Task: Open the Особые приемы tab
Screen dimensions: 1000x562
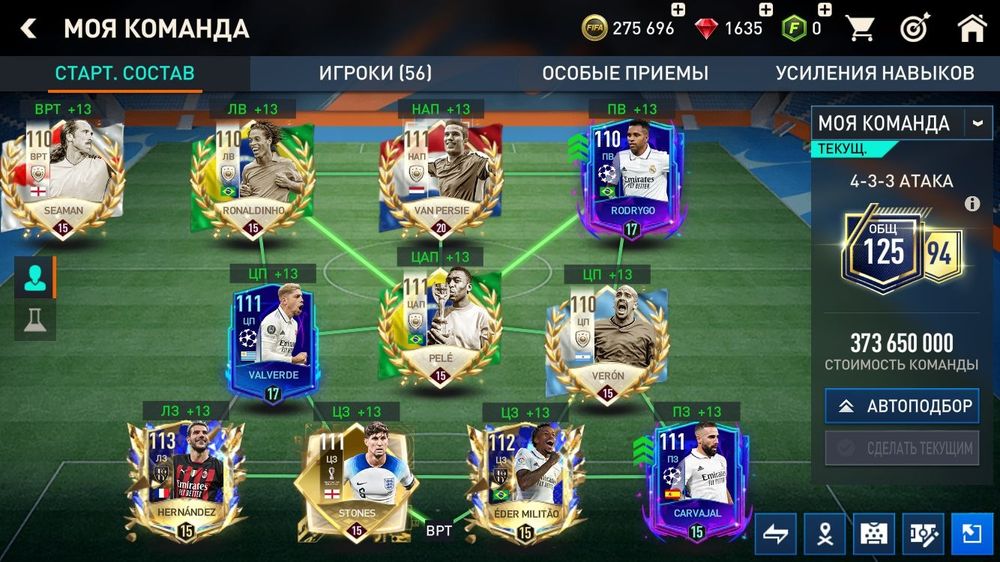Action: (x=625, y=73)
